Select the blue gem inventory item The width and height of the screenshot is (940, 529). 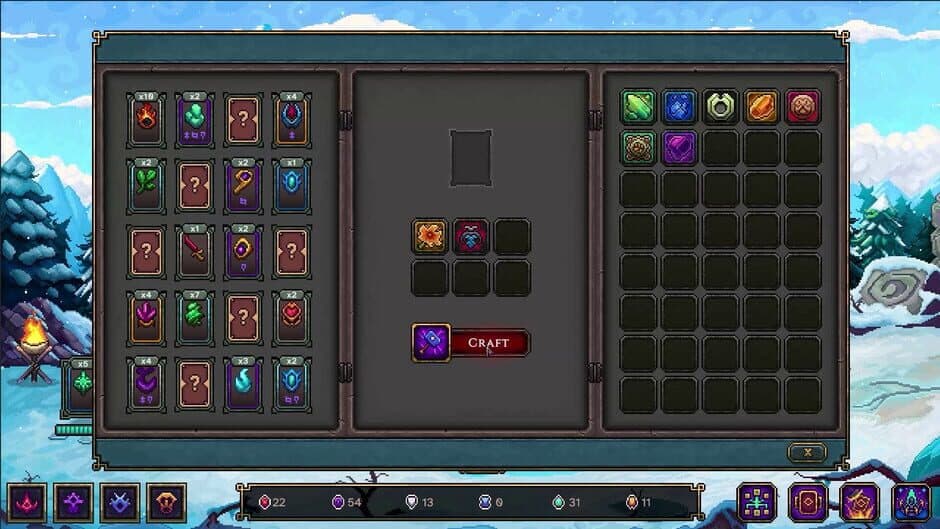tap(679, 107)
